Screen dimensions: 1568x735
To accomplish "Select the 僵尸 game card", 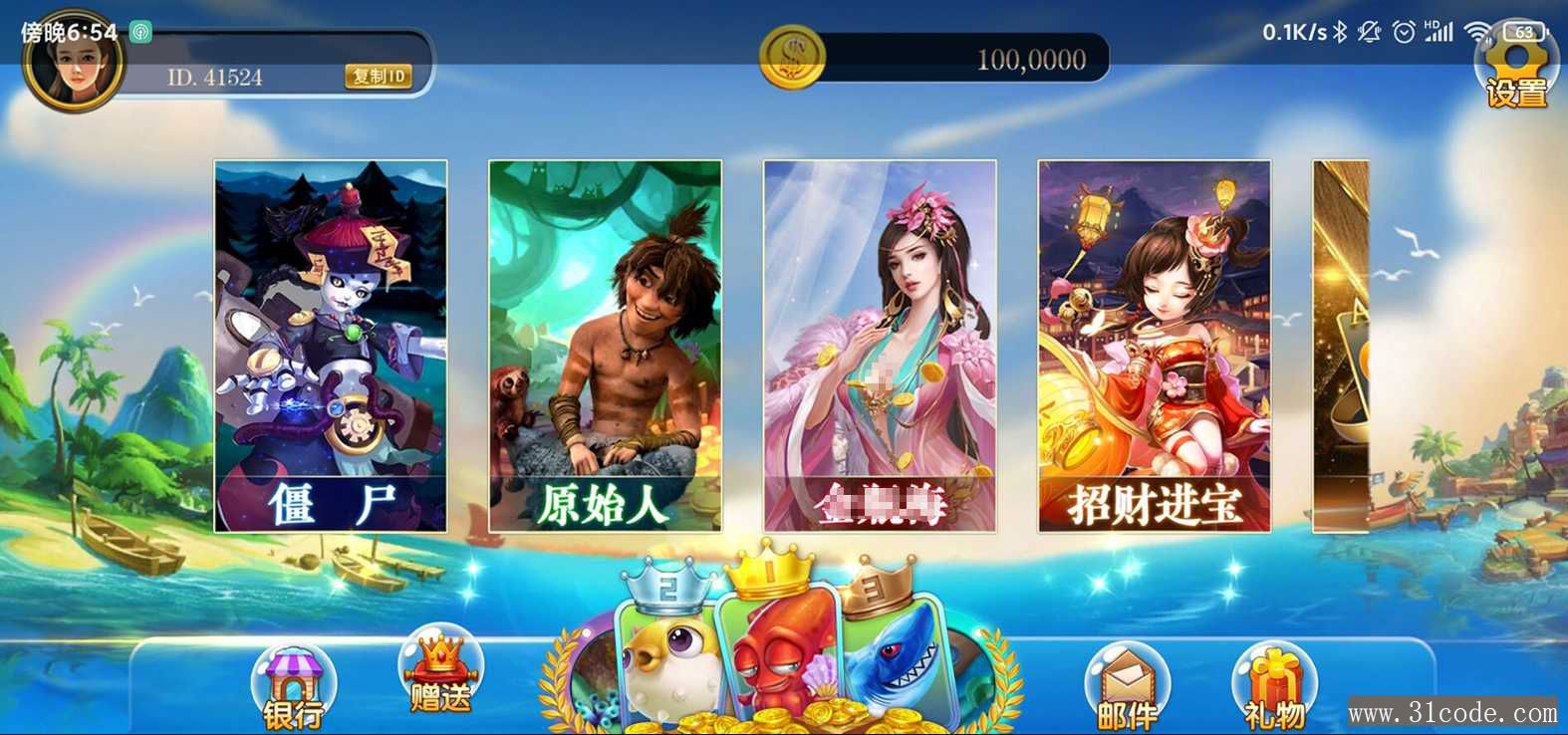I will pos(331,346).
